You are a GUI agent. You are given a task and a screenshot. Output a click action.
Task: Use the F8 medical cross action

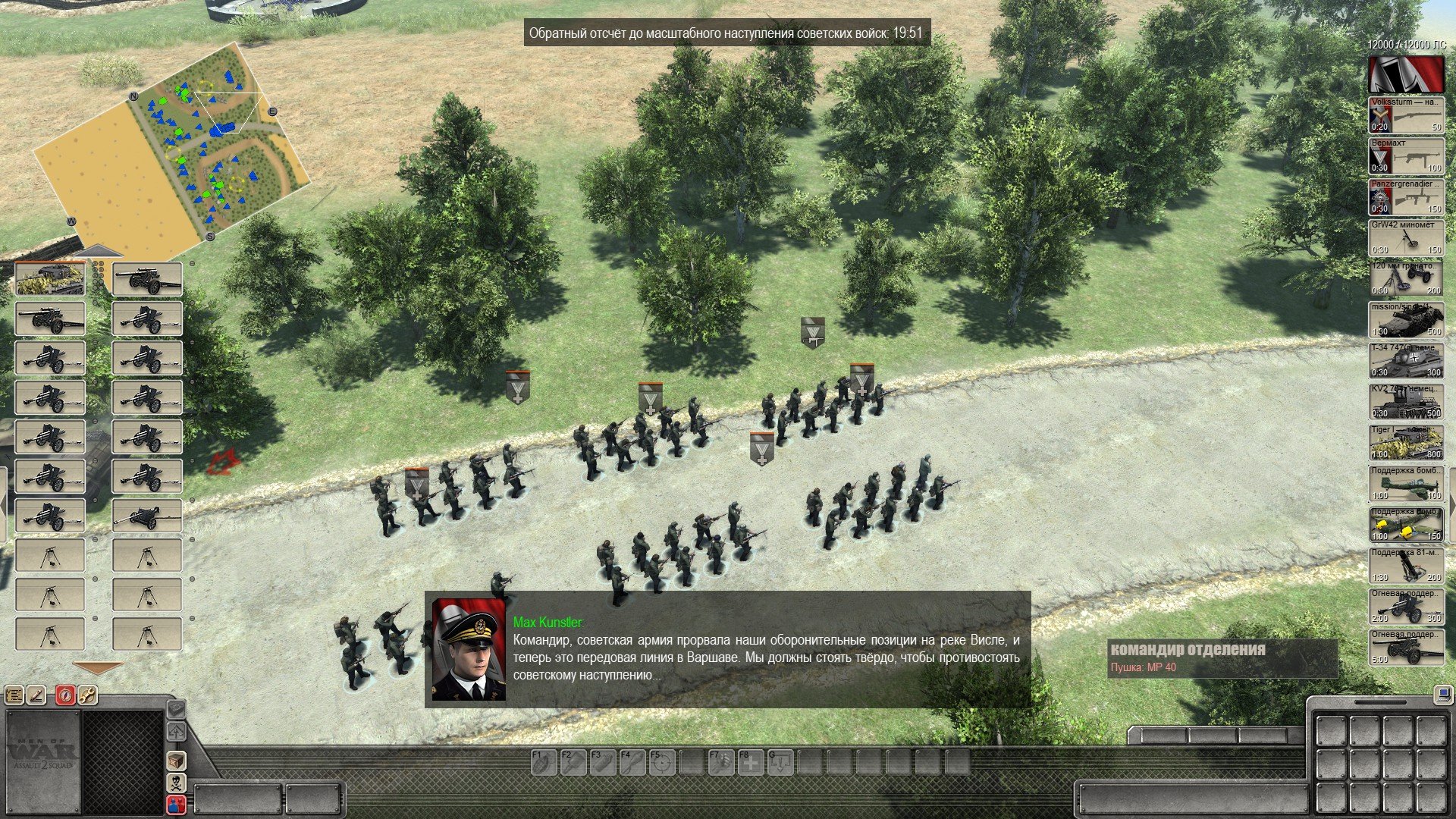(751, 762)
